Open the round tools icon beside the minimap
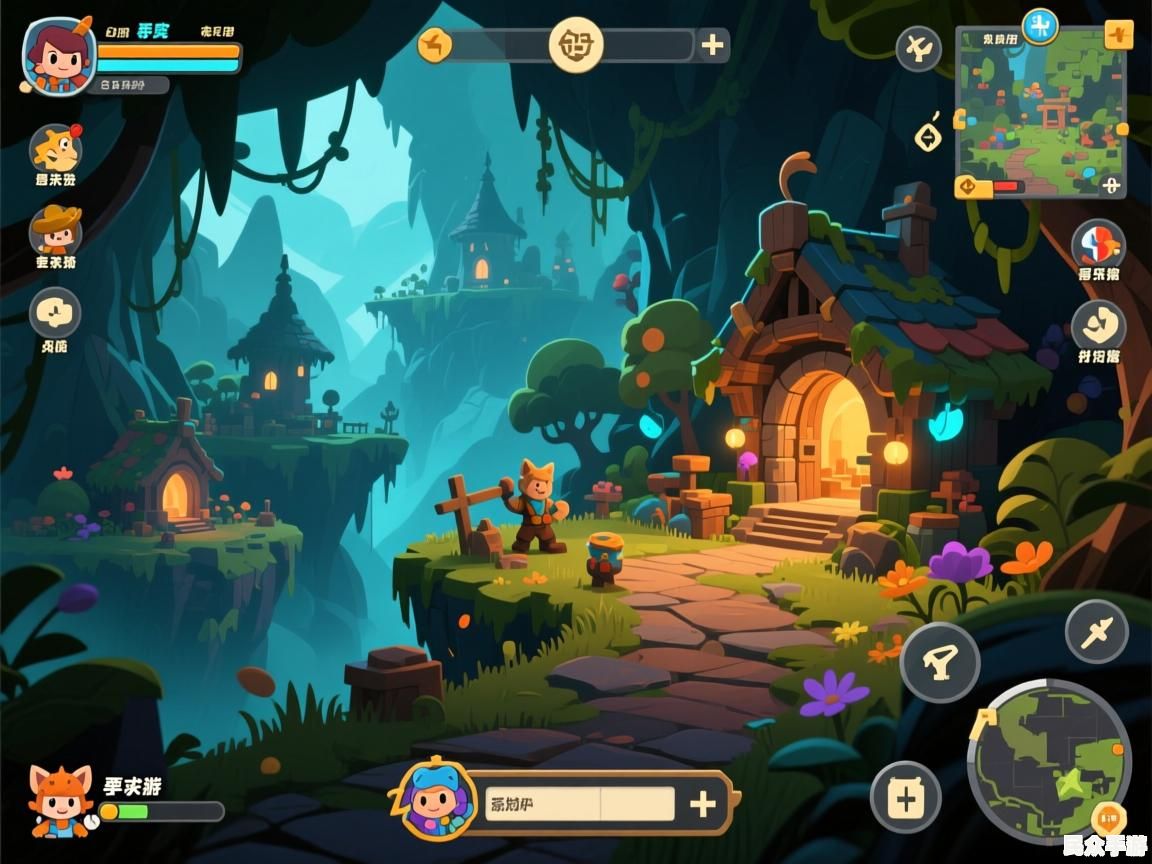This screenshot has width=1152, height=864. click(x=918, y=48)
